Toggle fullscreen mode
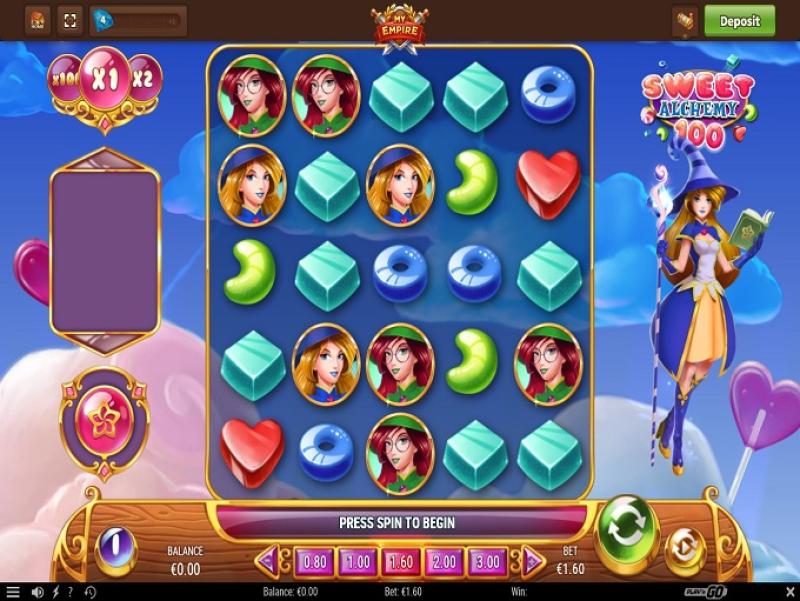 pyautogui.click(x=70, y=20)
